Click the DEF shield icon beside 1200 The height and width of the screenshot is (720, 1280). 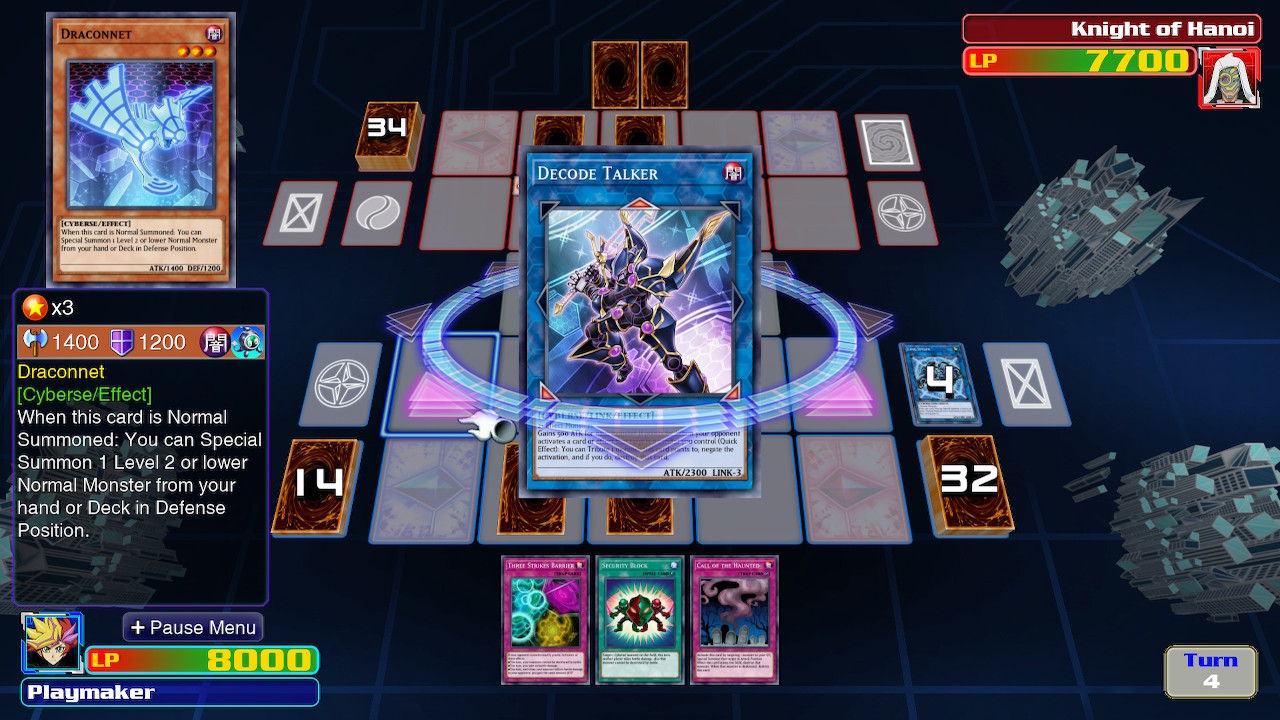(122, 342)
